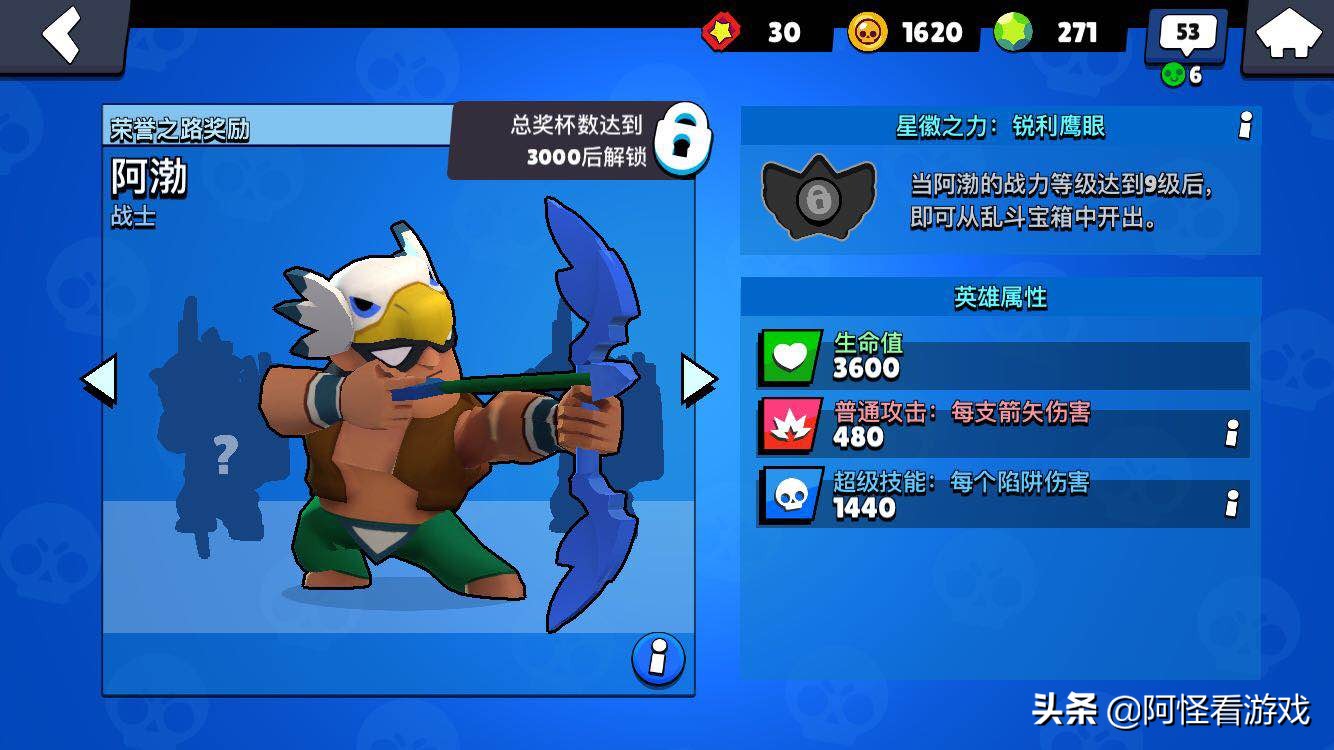Open brawler info button below the character

click(658, 659)
